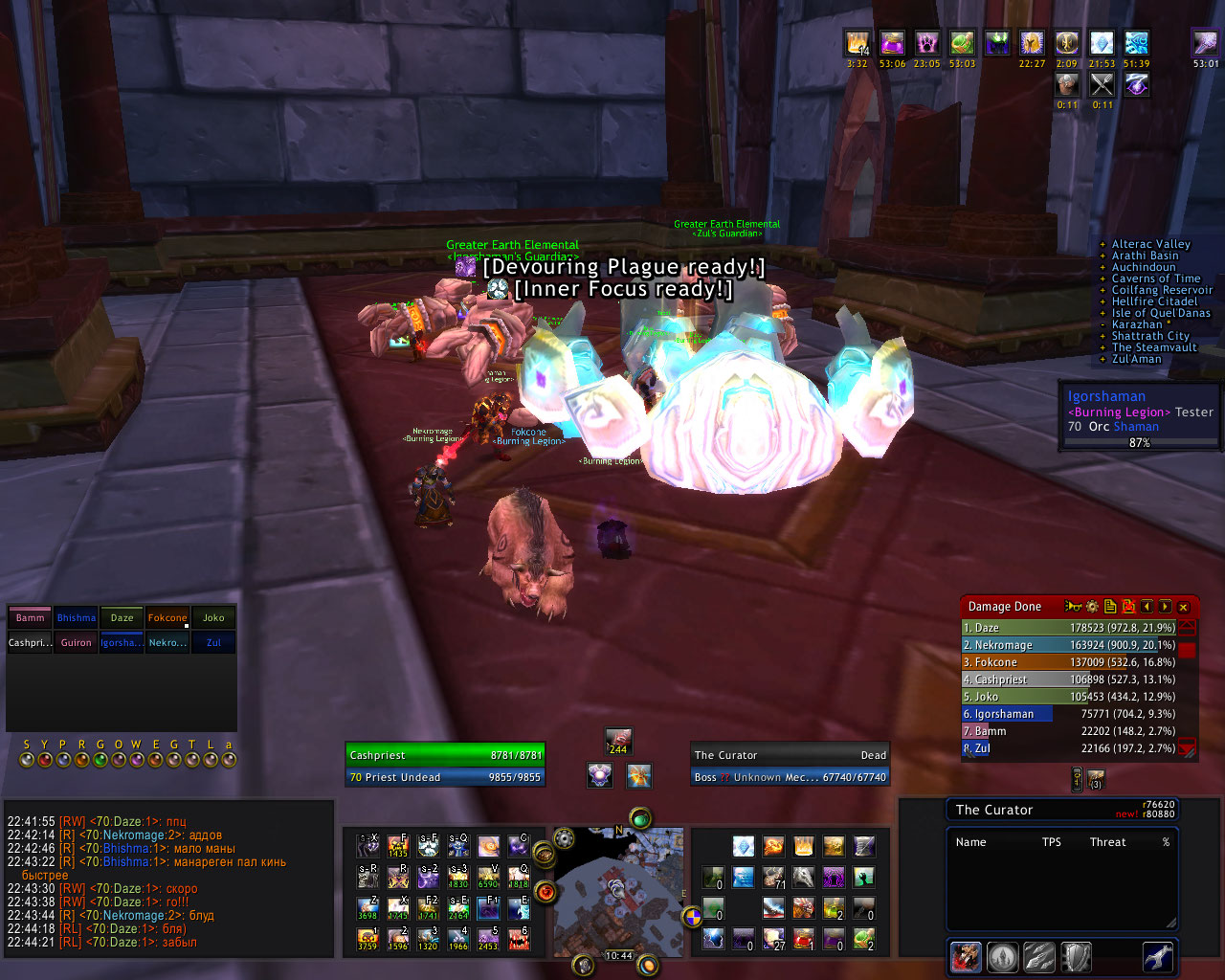Click the minimap

[618, 890]
